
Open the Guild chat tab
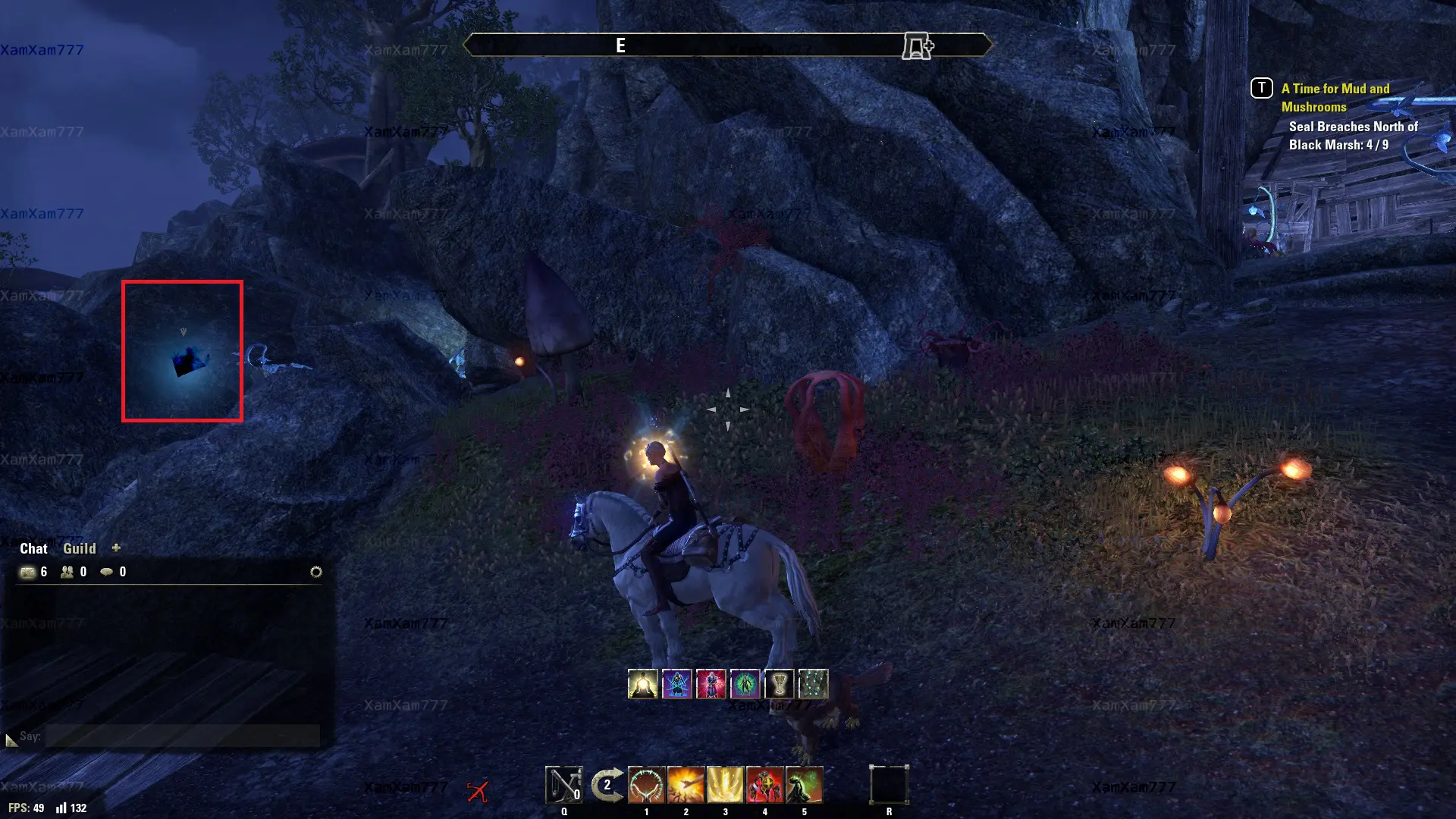coord(80,548)
